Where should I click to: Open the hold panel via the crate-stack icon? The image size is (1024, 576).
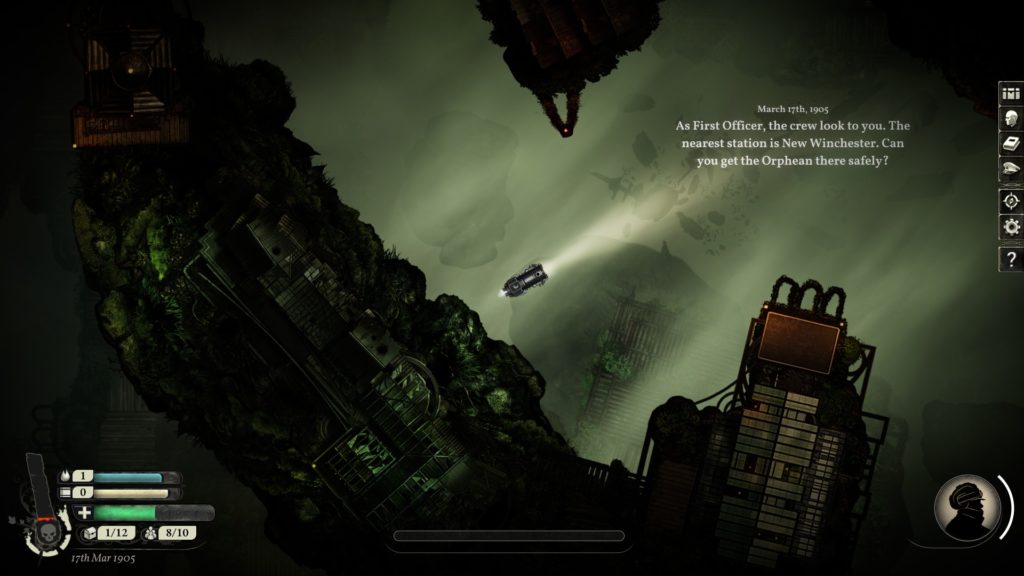click(1010, 93)
